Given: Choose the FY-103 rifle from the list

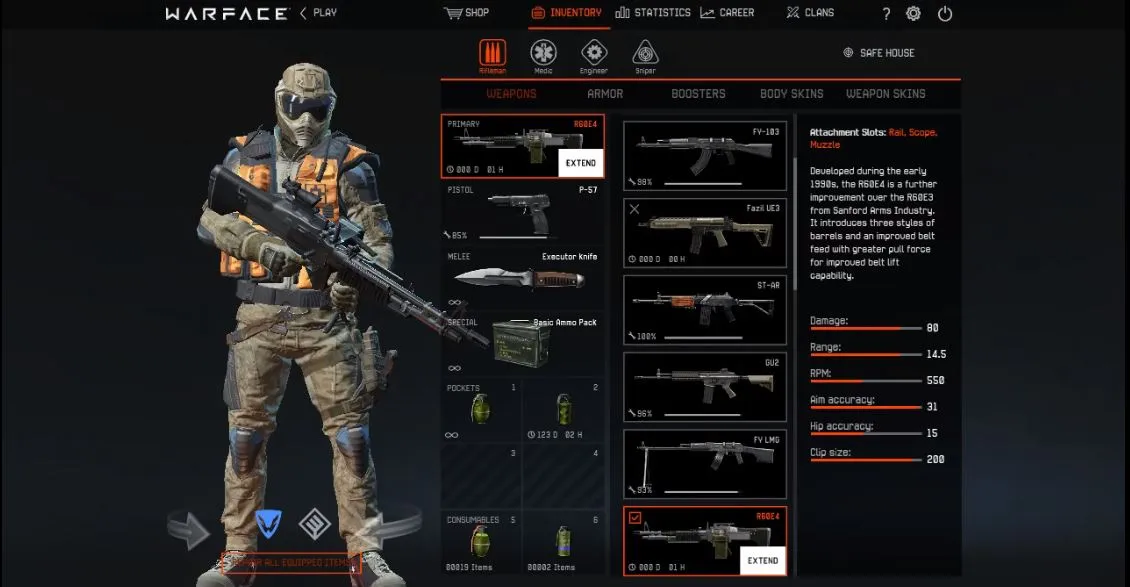Looking at the screenshot, I should click(704, 155).
